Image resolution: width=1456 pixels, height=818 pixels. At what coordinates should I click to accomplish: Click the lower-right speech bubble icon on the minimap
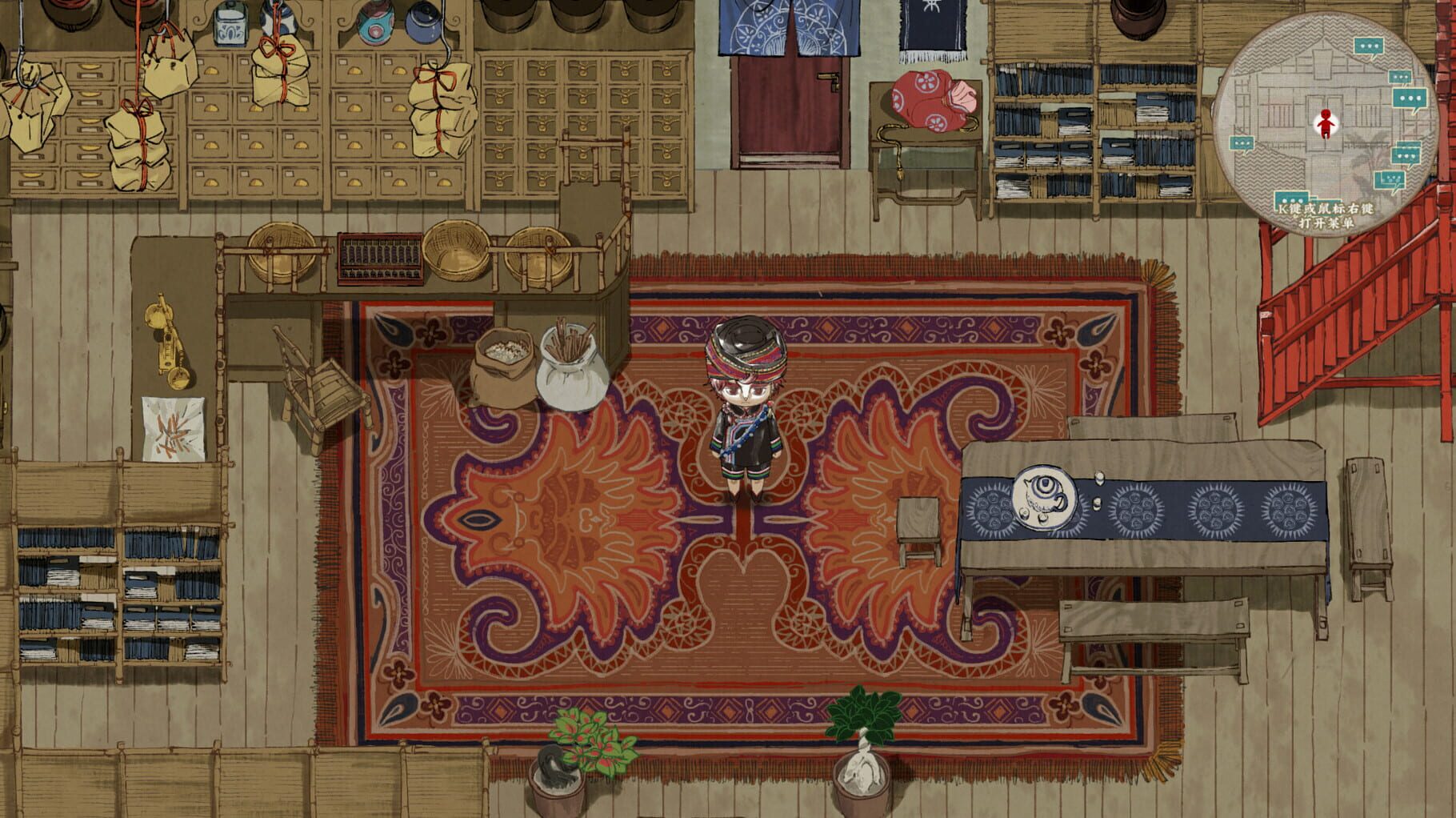1405,154
